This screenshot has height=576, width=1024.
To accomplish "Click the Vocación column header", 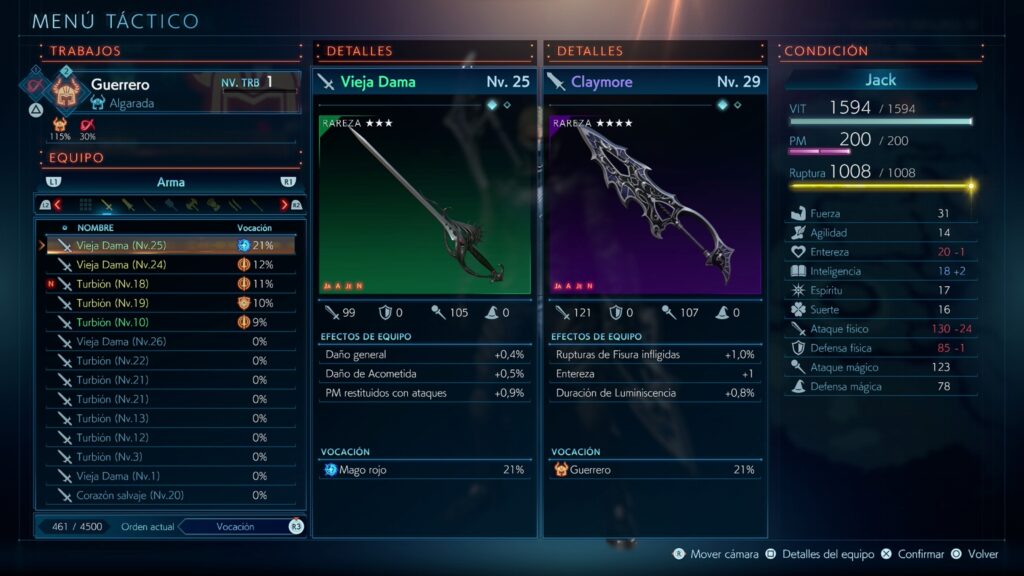I will pos(254,228).
